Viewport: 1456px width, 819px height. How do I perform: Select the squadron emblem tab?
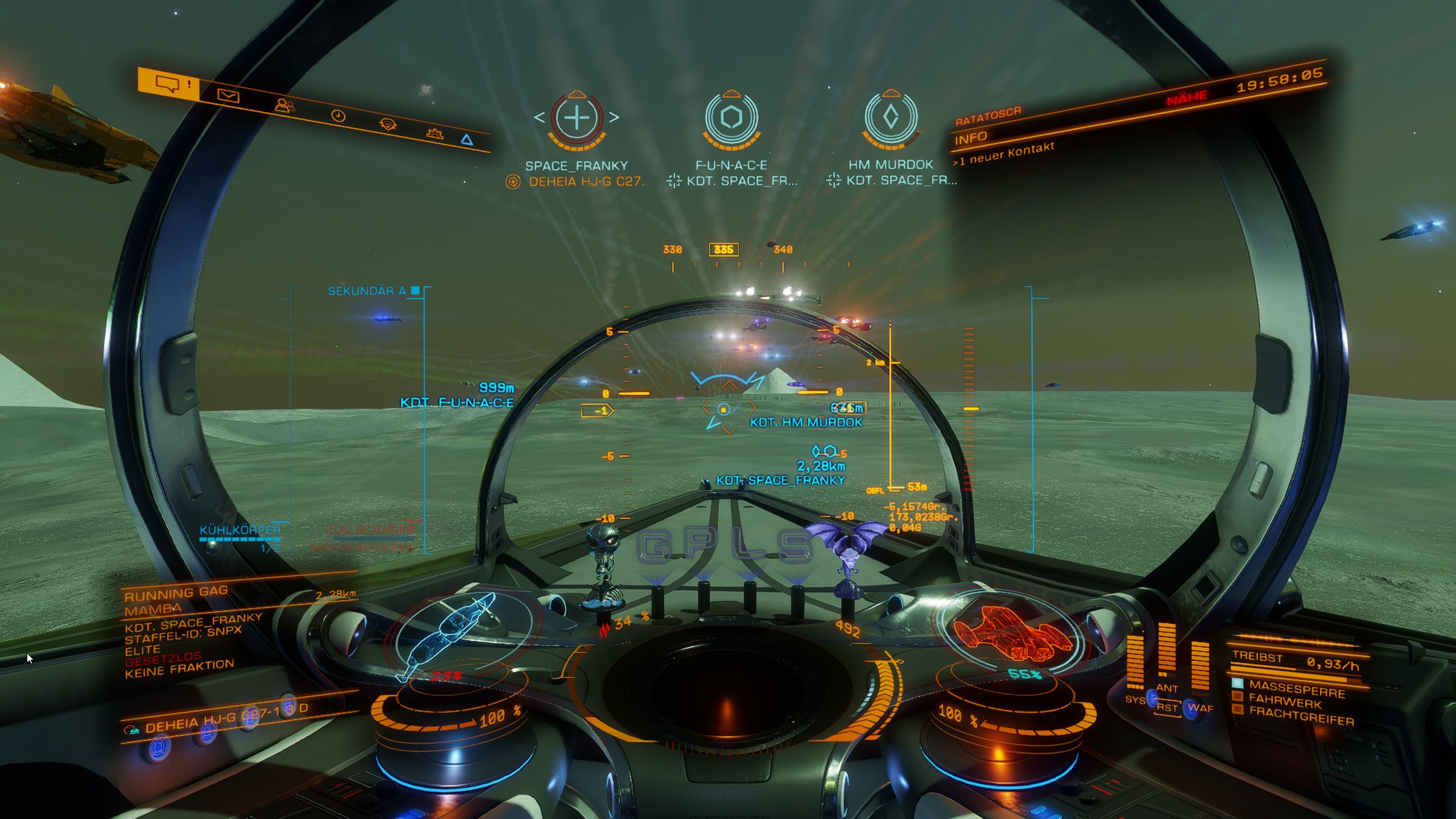[388, 124]
